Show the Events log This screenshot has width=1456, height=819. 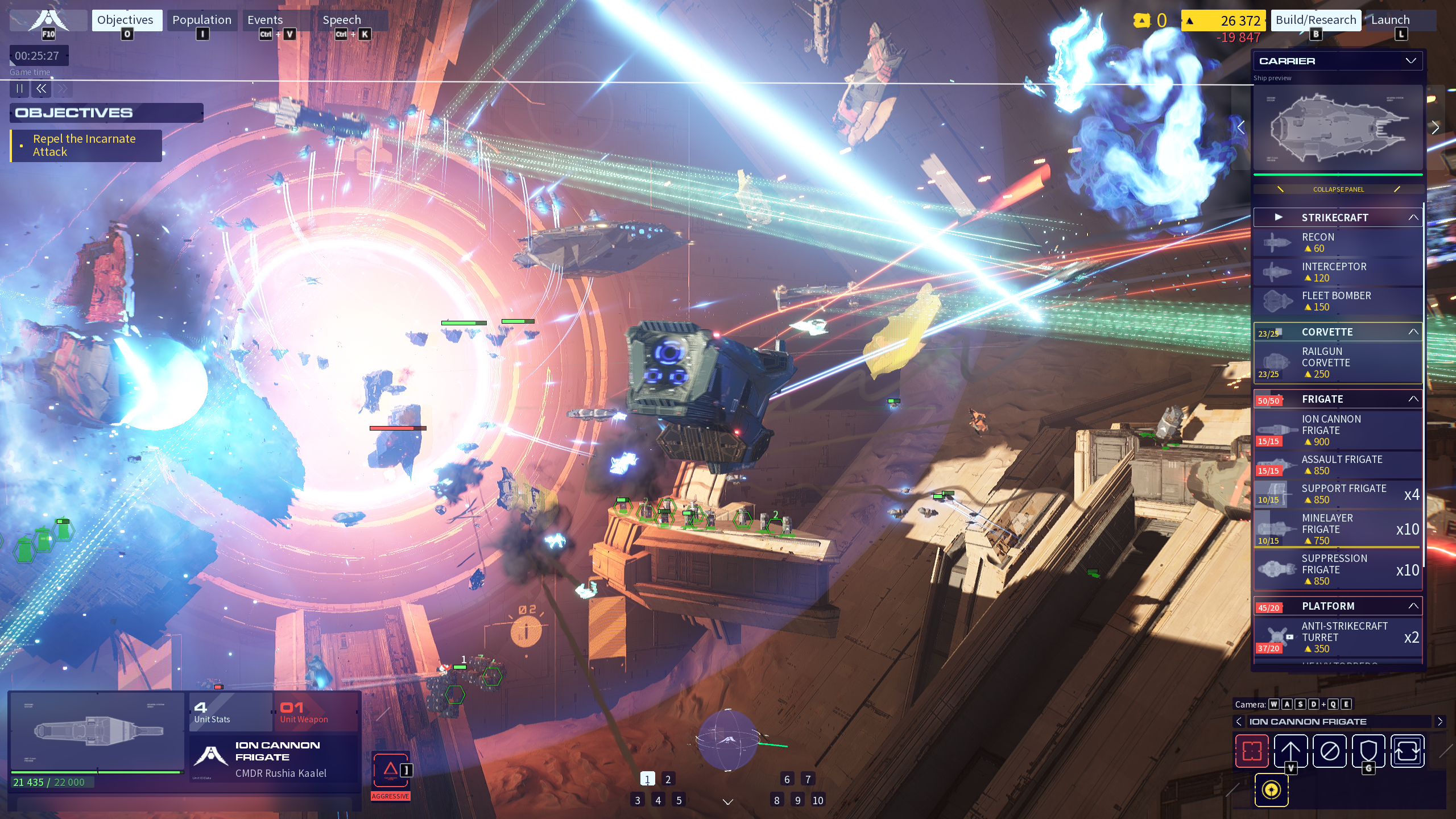click(x=265, y=20)
